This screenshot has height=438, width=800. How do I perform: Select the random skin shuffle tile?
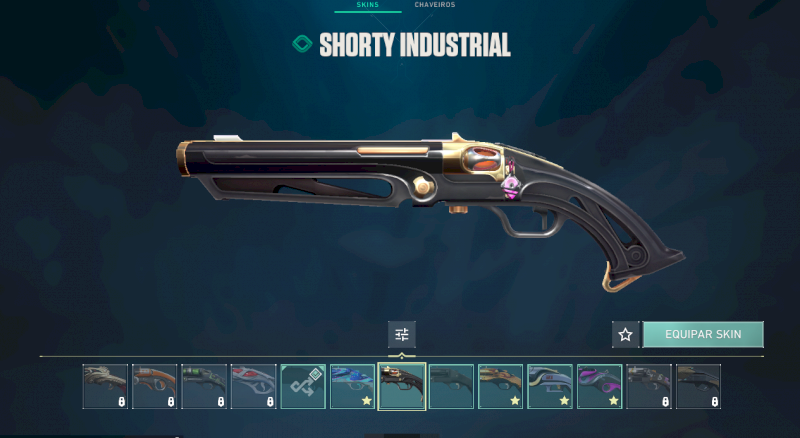tap(304, 386)
